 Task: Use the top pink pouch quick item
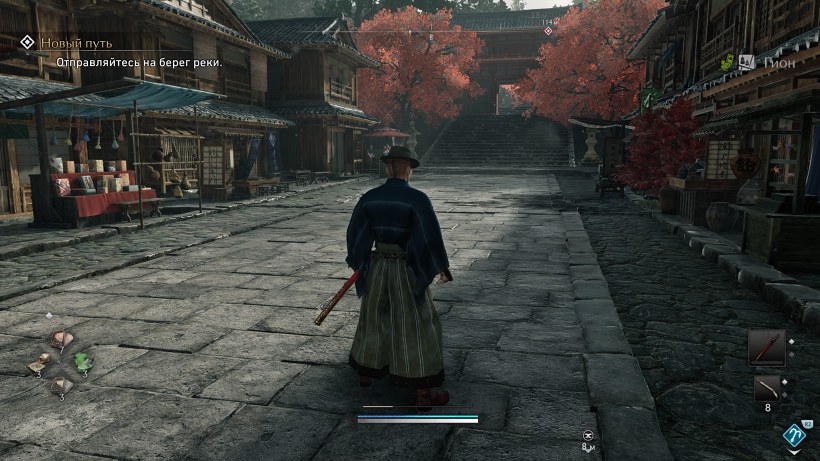click(61, 339)
